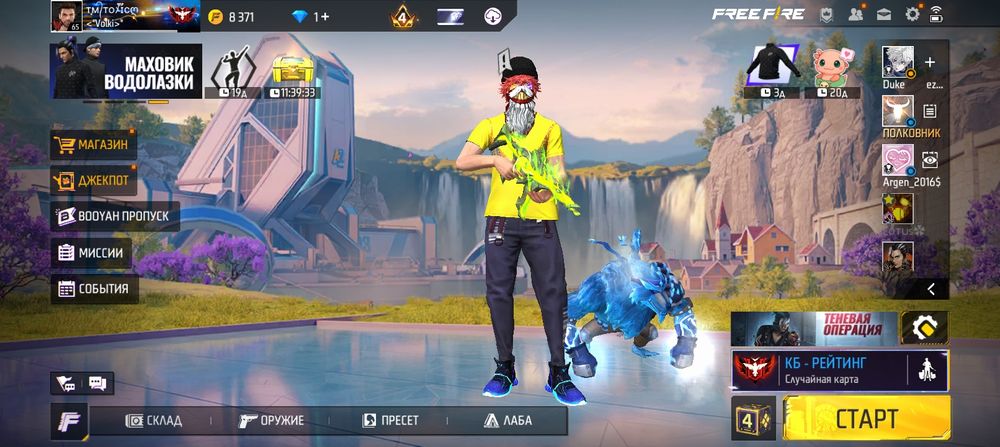Start the match with the СТАРТ button

[x=866, y=419]
